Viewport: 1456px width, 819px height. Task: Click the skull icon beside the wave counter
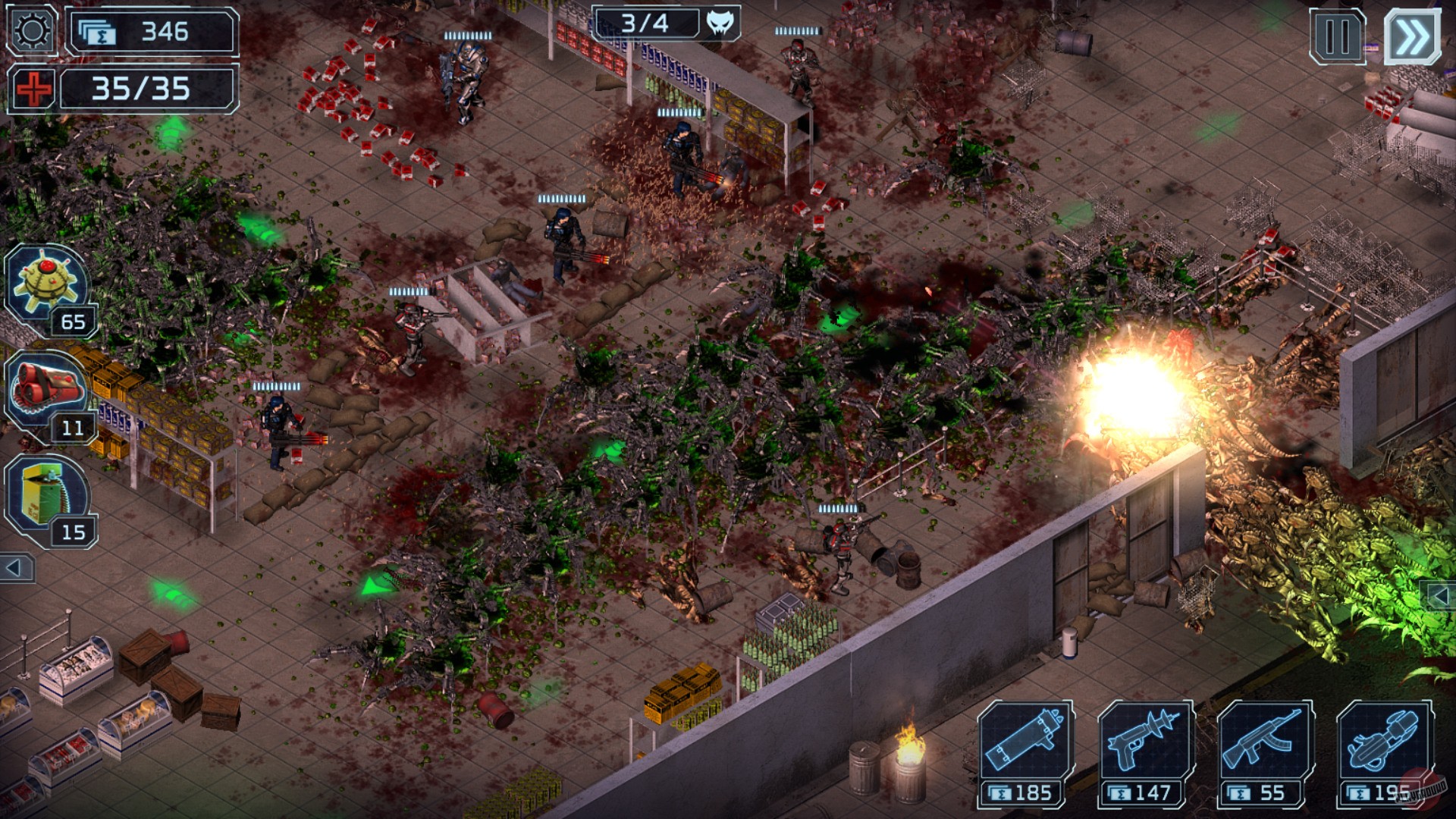click(720, 23)
